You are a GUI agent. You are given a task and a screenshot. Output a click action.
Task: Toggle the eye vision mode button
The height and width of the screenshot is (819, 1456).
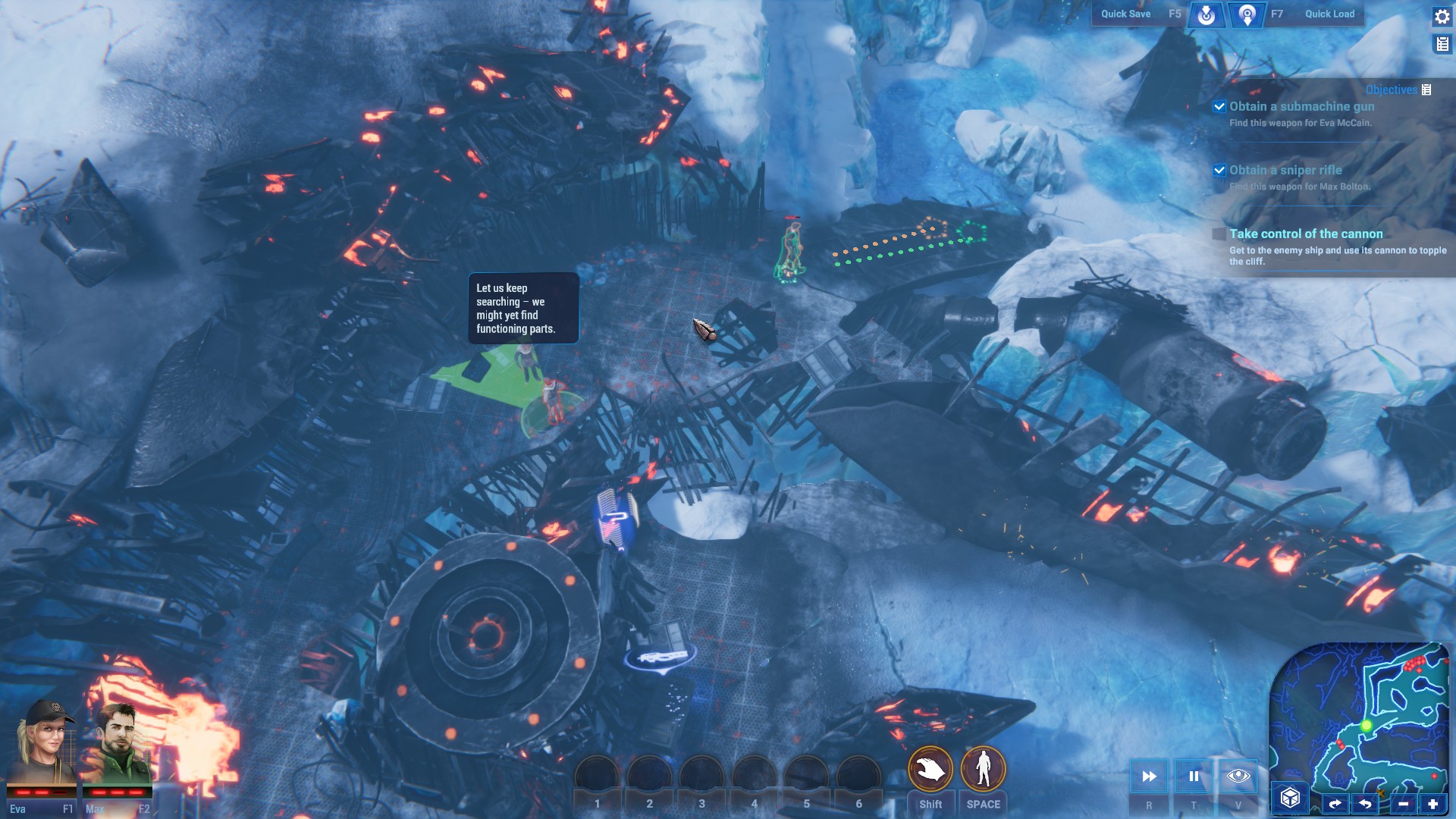point(1238,776)
